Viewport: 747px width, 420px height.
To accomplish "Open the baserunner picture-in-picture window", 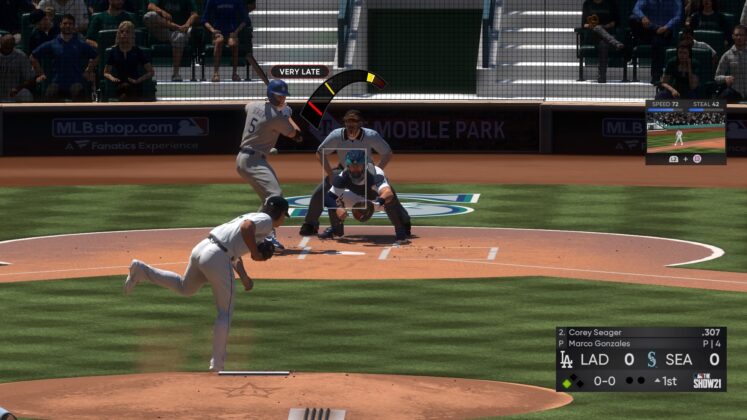I will (685, 132).
